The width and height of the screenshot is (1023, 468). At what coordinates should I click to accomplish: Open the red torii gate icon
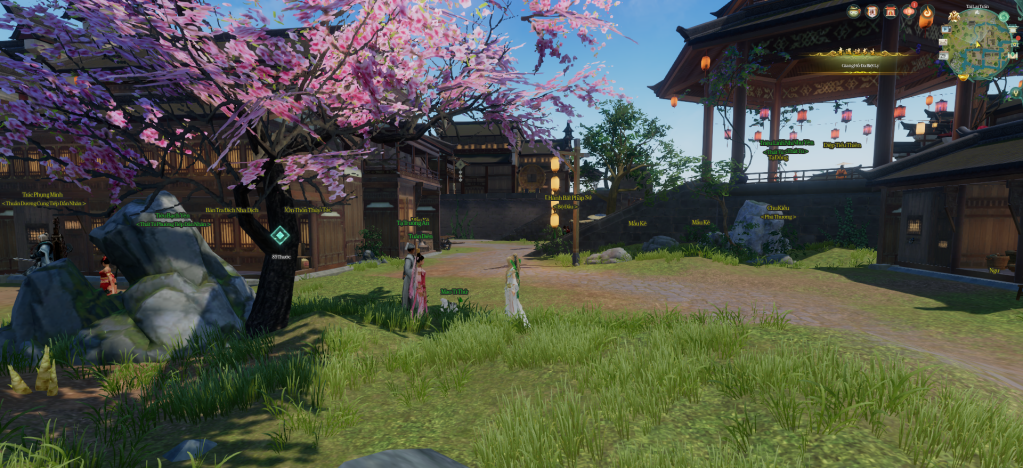pos(890,11)
